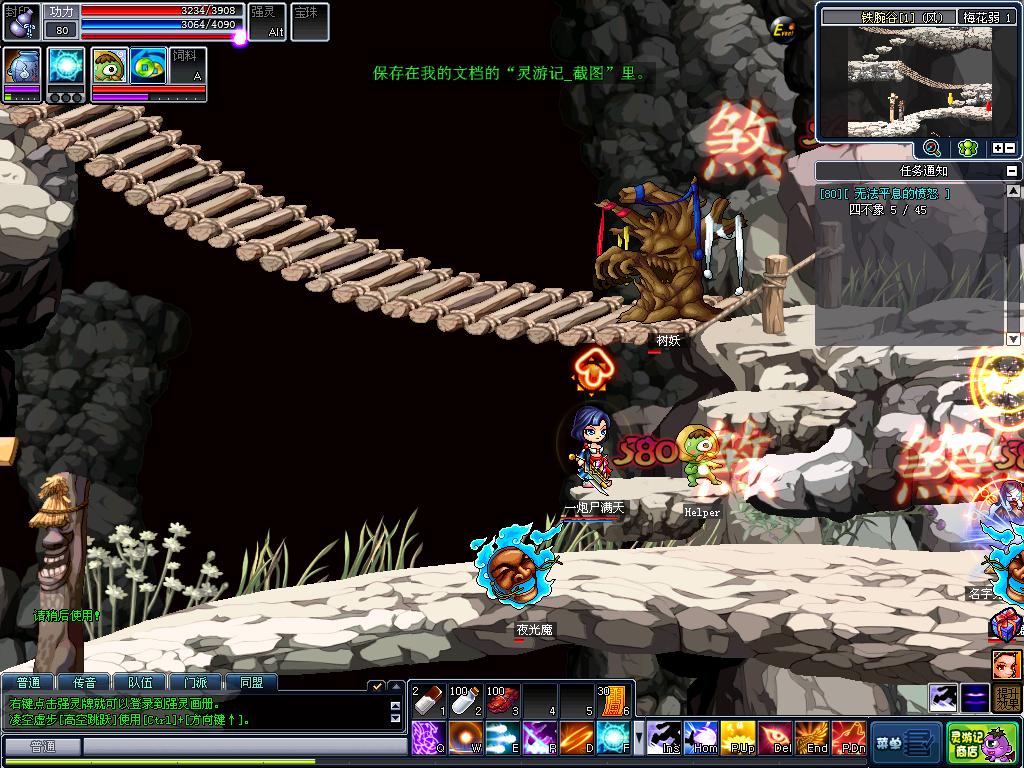Image resolution: width=1024 pixels, height=768 pixels.
Task: Activate the purple slash skill on Q
Action: [x=430, y=738]
